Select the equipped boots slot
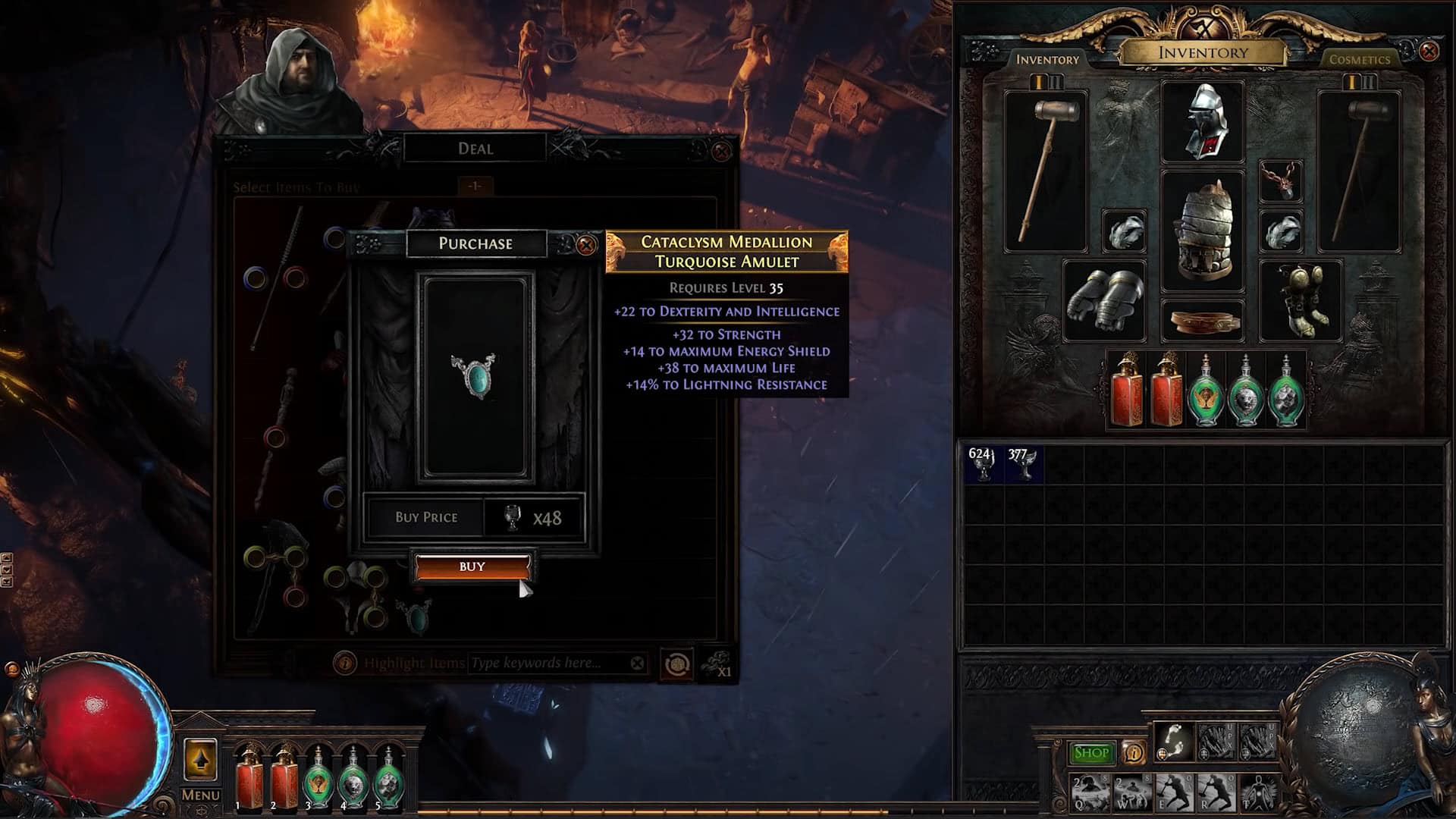 [x=1300, y=300]
